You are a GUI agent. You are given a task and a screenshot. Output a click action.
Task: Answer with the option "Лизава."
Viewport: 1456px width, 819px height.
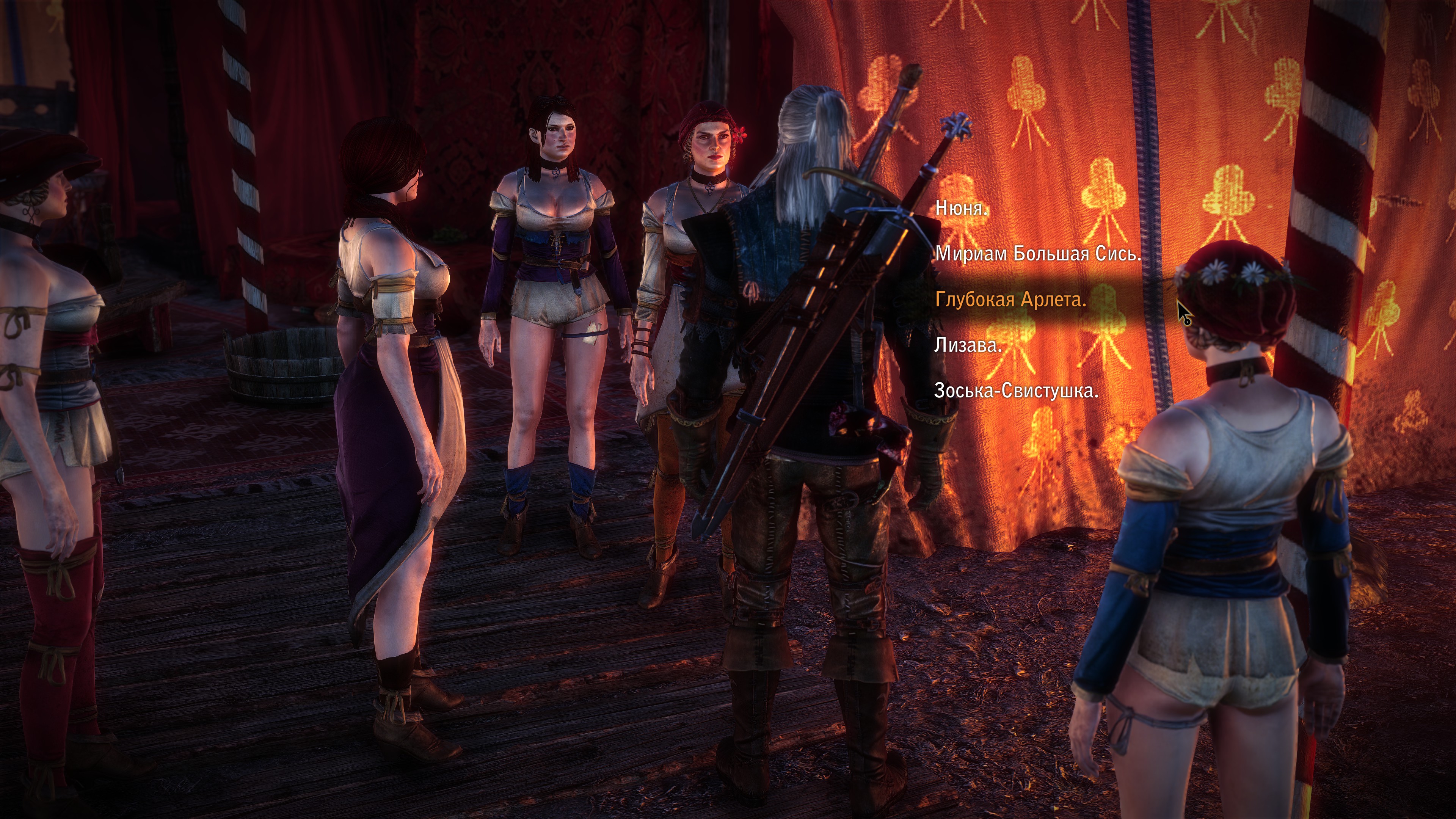[x=968, y=345]
